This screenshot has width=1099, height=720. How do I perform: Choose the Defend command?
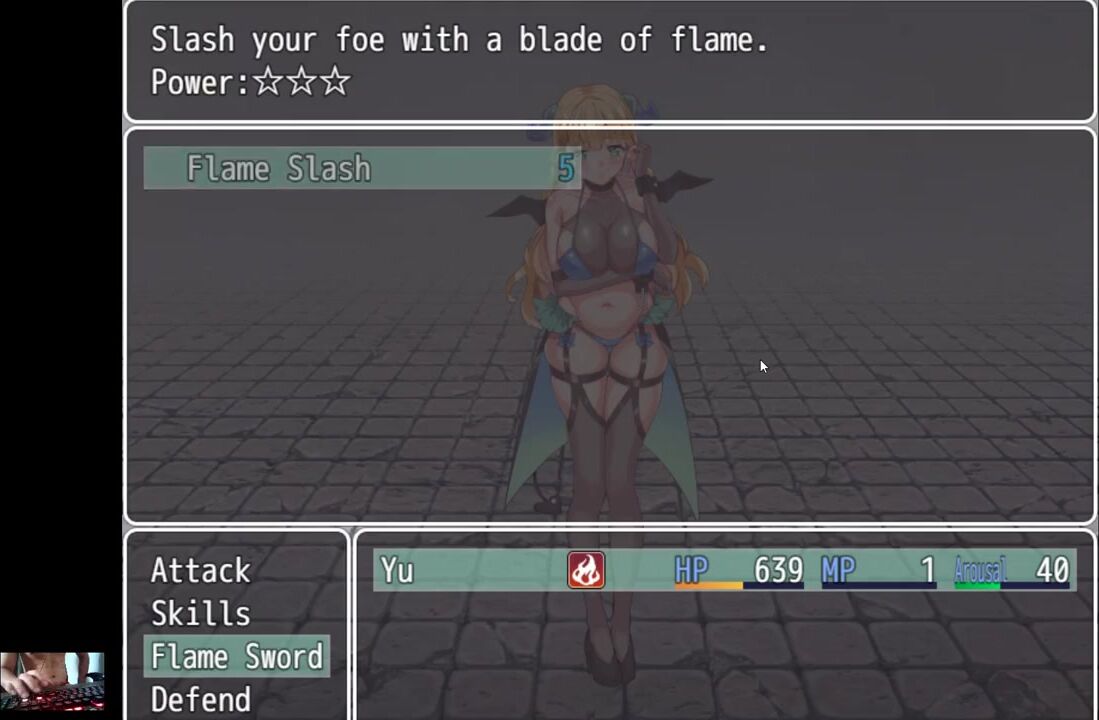200,699
